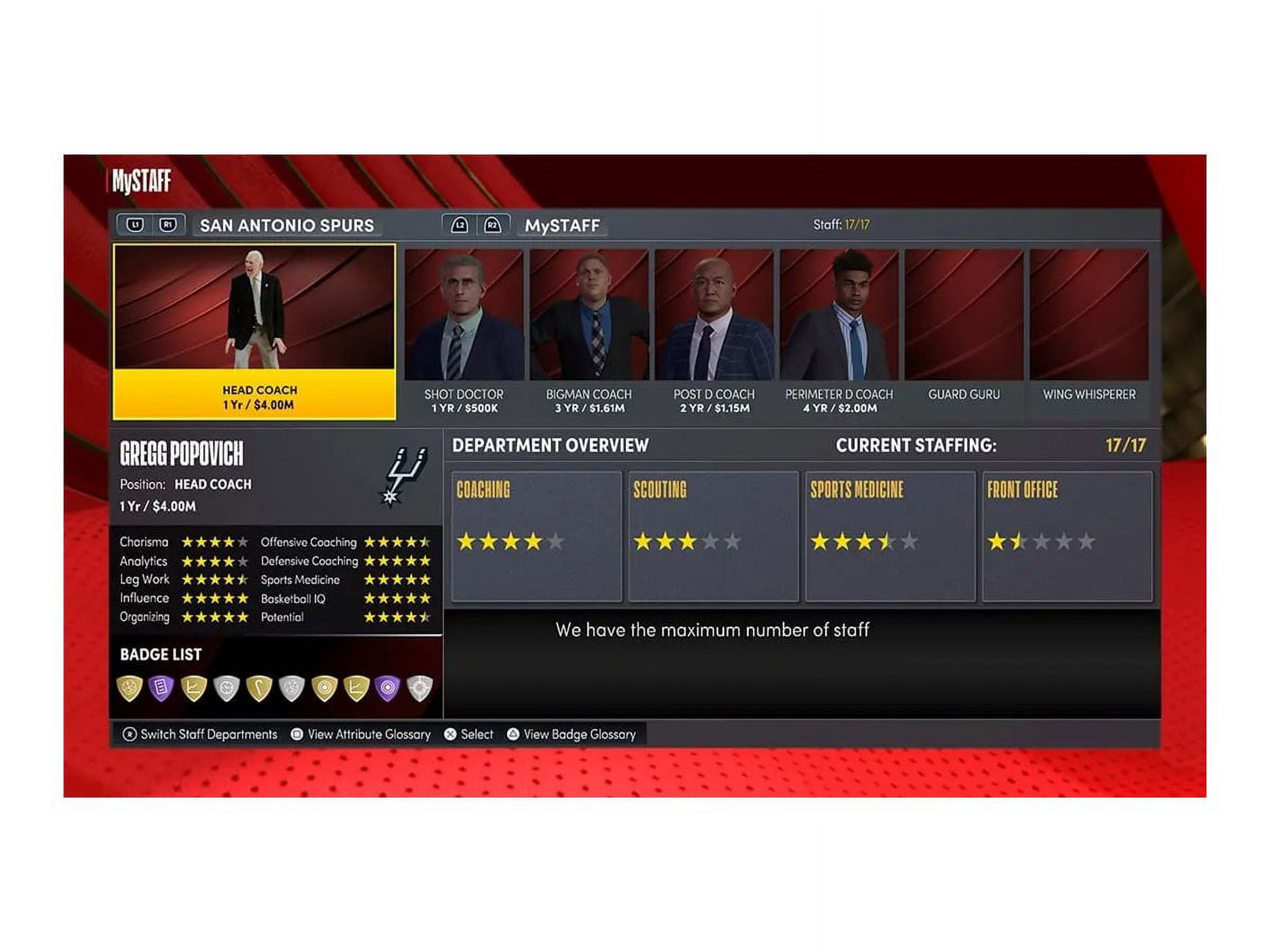The height and width of the screenshot is (952, 1270).
Task: Open the Coaching department panel
Action: point(536,536)
